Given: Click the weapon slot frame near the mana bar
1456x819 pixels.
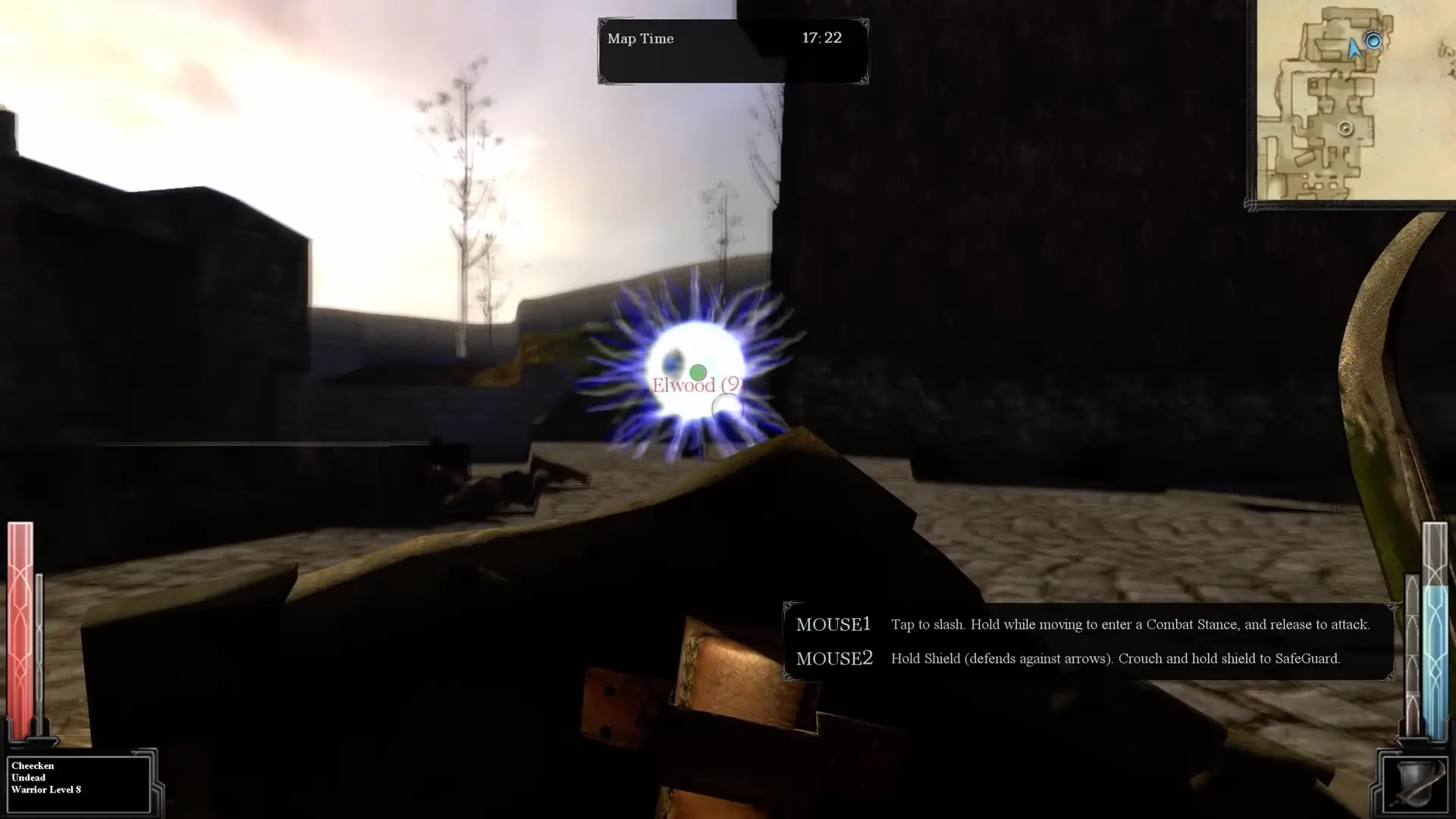Looking at the screenshot, I should (1415, 782).
